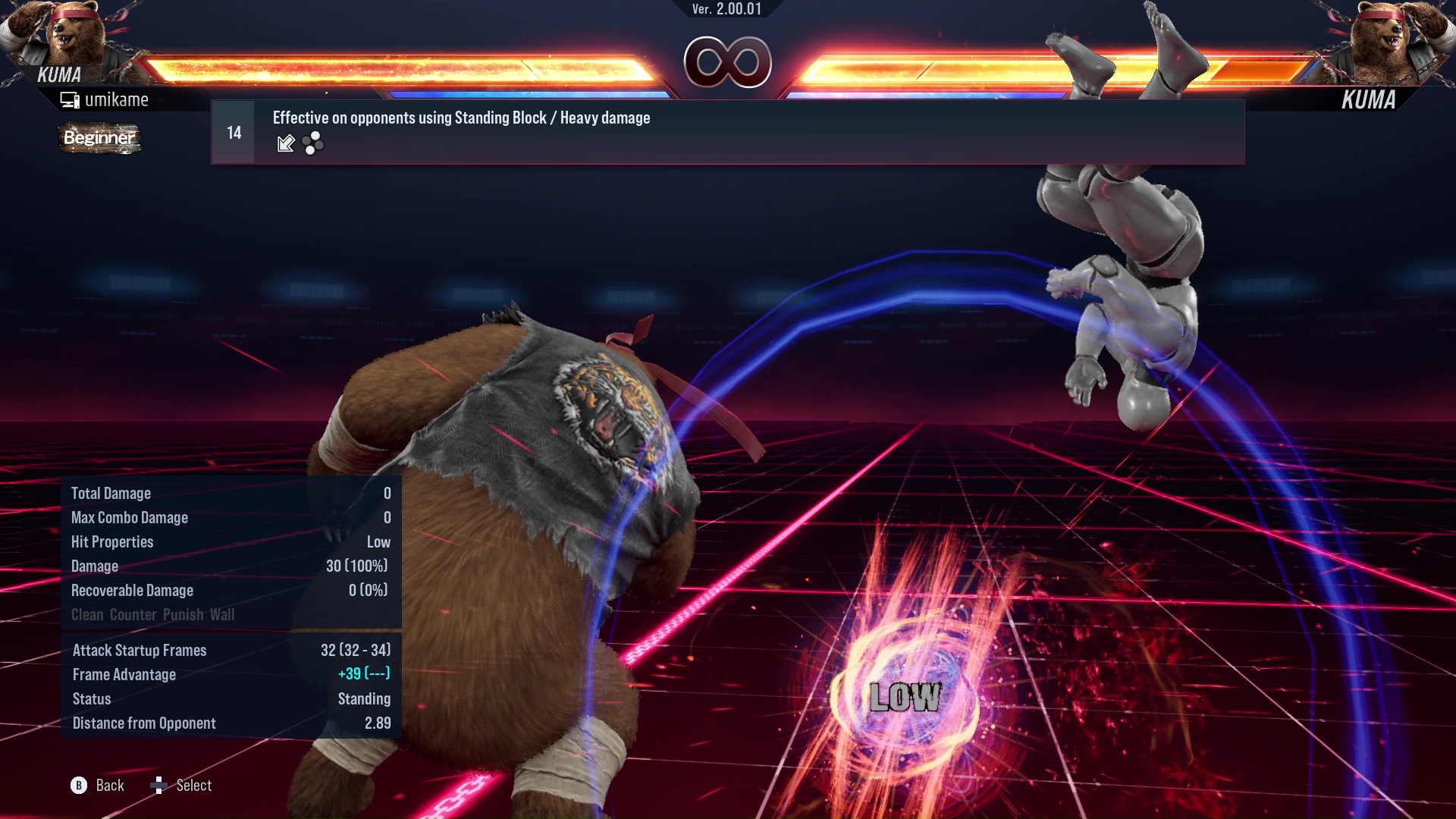Click the D-pad Select icon

(x=160, y=786)
